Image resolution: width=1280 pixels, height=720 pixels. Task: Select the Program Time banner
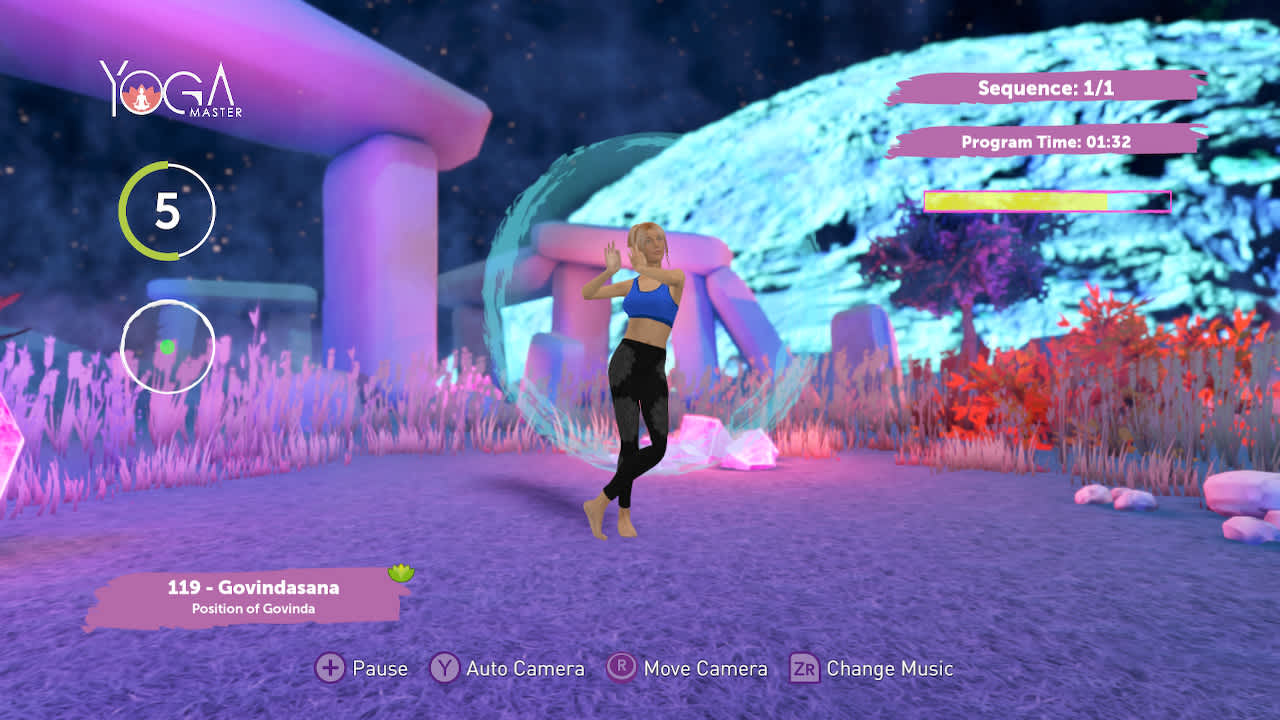[x=1046, y=142]
